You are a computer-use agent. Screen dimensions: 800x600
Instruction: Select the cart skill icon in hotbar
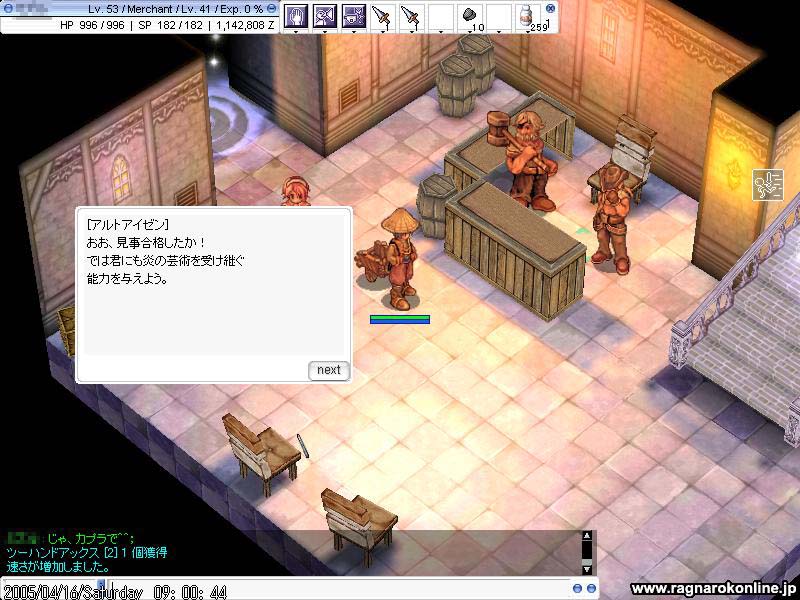pyautogui.click(x=353, y=16)
